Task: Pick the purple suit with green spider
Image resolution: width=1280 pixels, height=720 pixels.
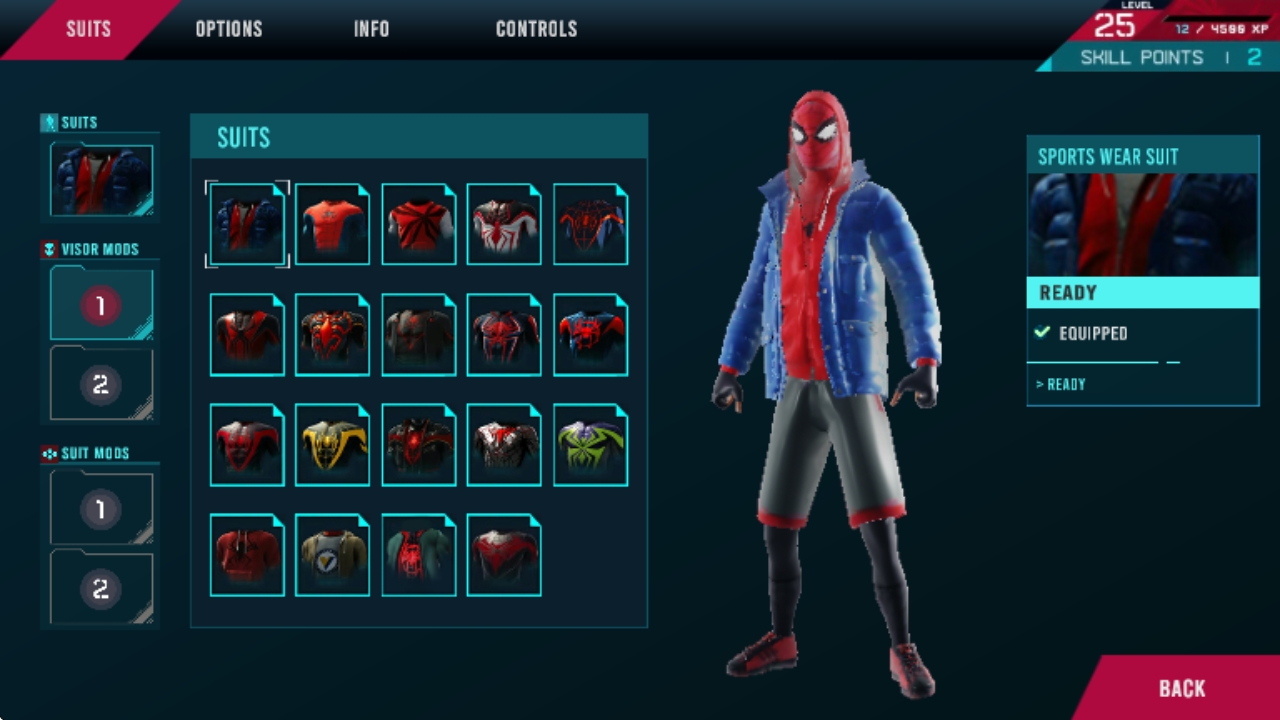Action: pyautogui.click(x=591, y=445)
